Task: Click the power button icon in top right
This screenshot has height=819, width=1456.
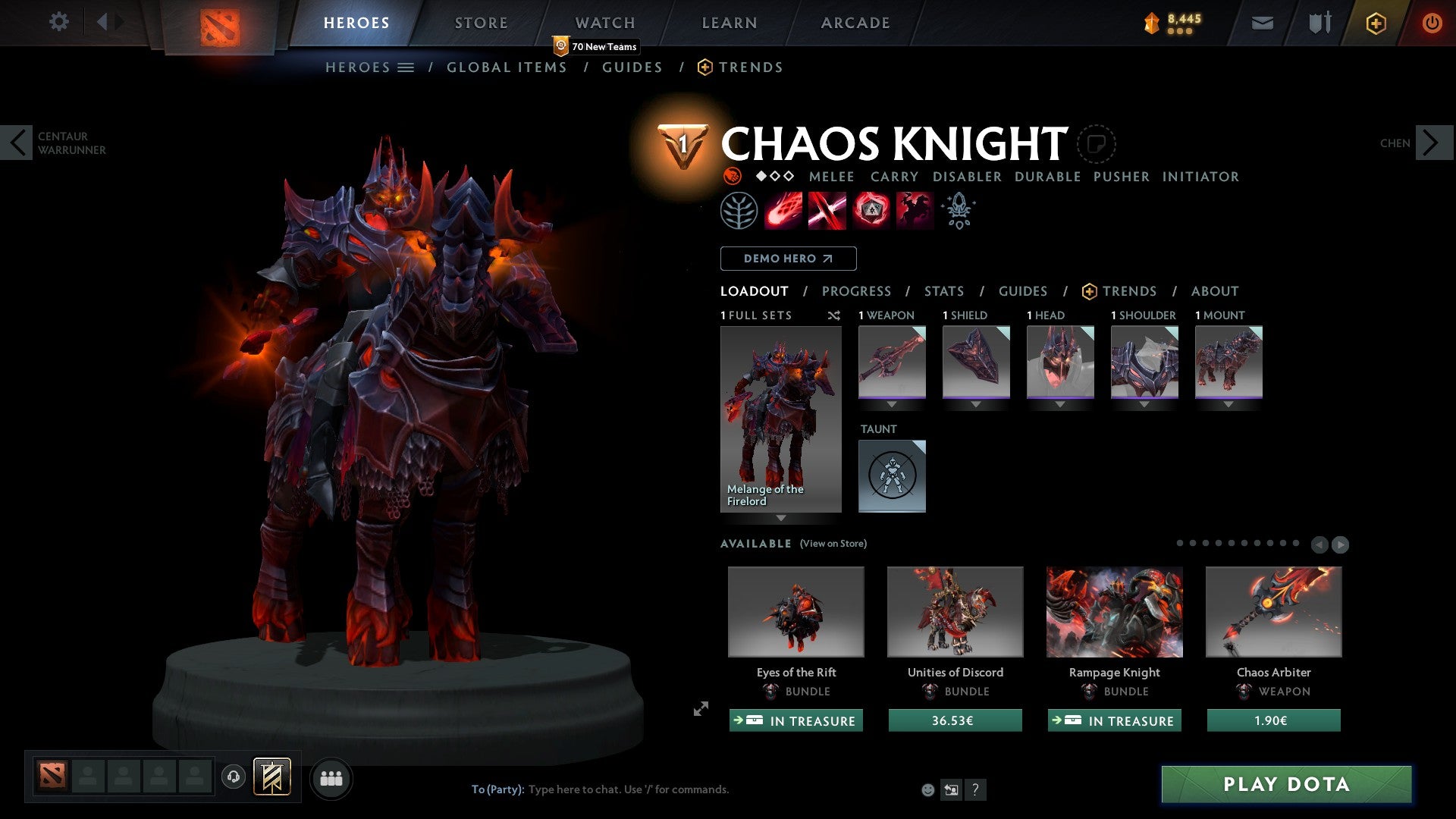Action: click(1432, 23)
